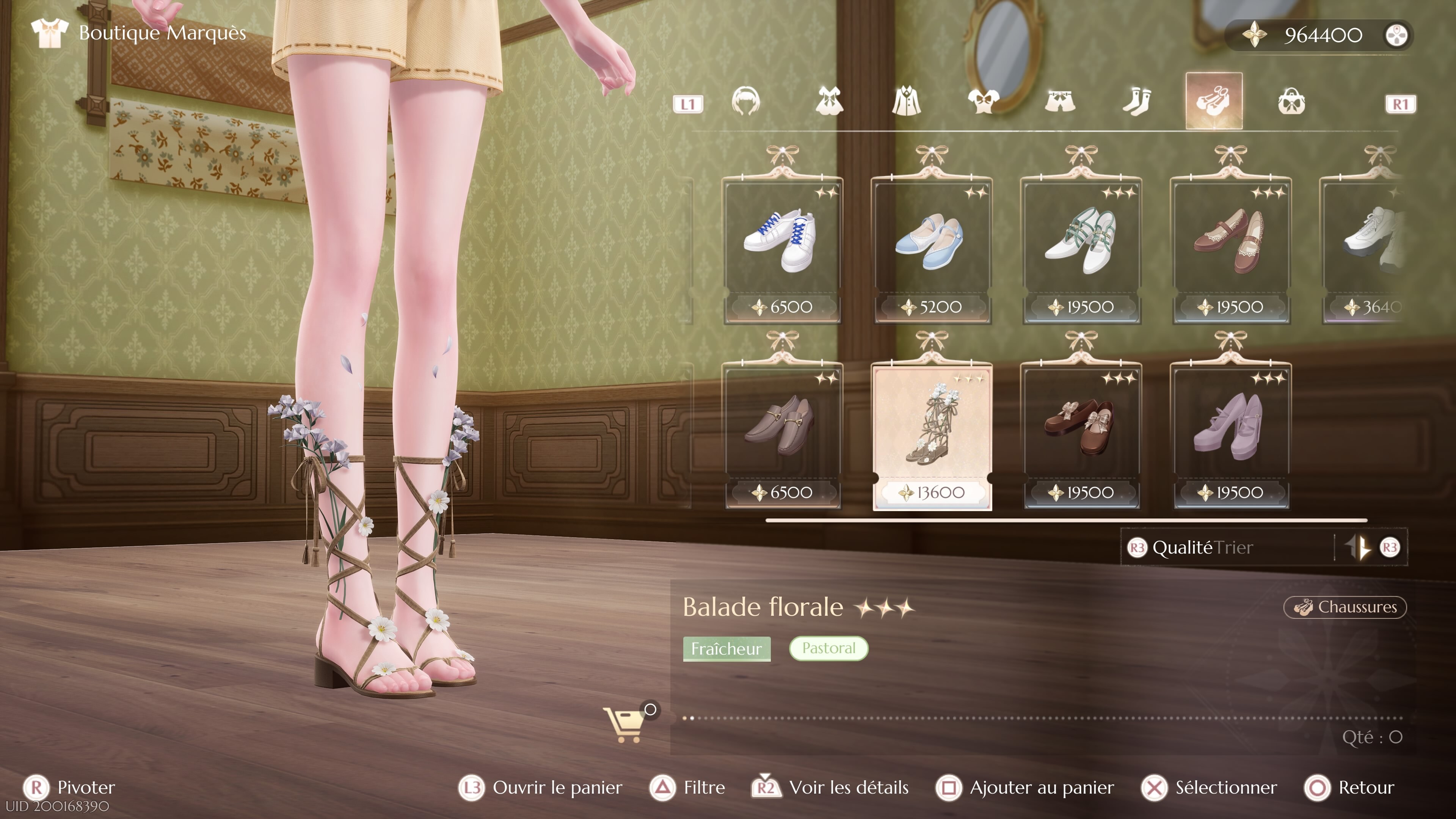Open the bags category icon

pos(1292,102)
